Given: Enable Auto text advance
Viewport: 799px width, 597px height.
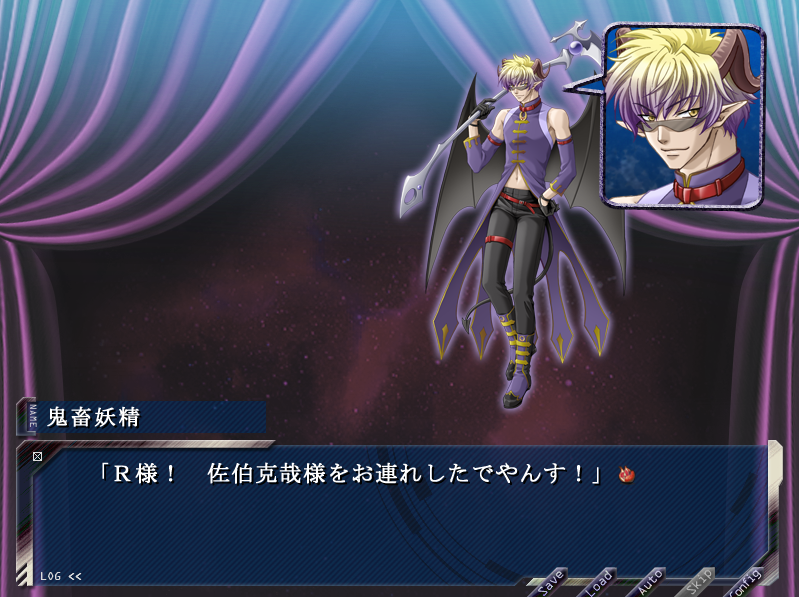Looking at the screenshot, I should pos(650,580).
